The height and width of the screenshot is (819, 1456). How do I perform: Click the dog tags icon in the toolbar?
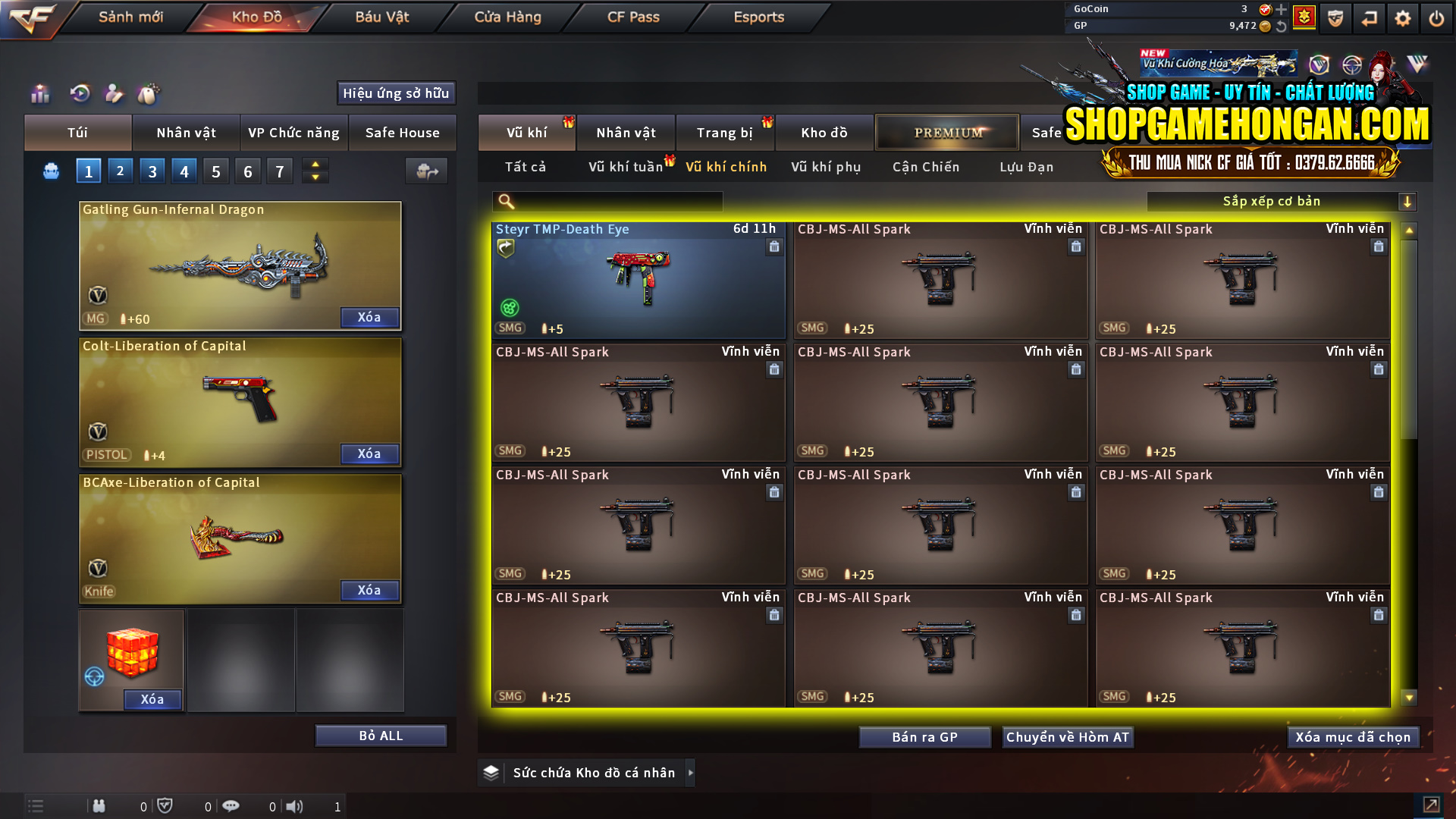pyautogui.click(x=149, y=93)
